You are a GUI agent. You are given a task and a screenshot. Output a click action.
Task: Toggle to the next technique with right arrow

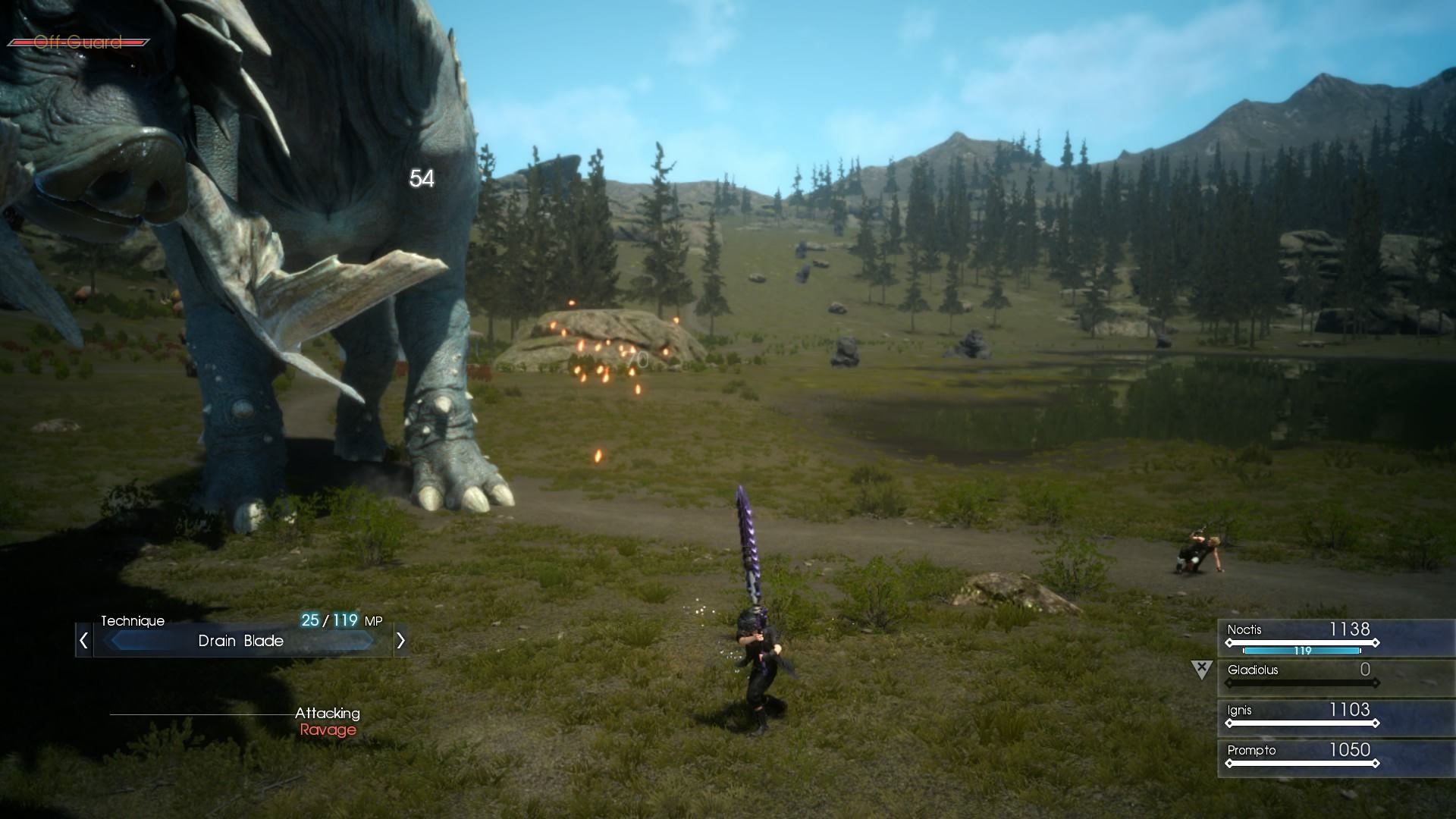400,641
